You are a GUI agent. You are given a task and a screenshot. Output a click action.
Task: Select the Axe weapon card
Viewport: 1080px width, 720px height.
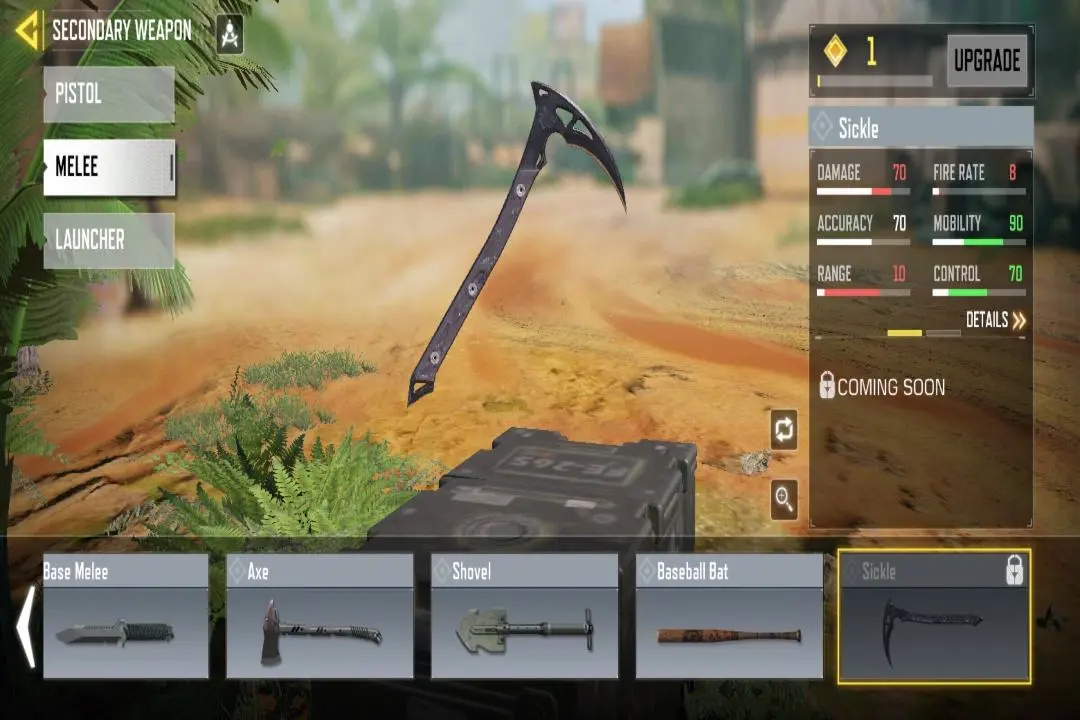(320, 616)
